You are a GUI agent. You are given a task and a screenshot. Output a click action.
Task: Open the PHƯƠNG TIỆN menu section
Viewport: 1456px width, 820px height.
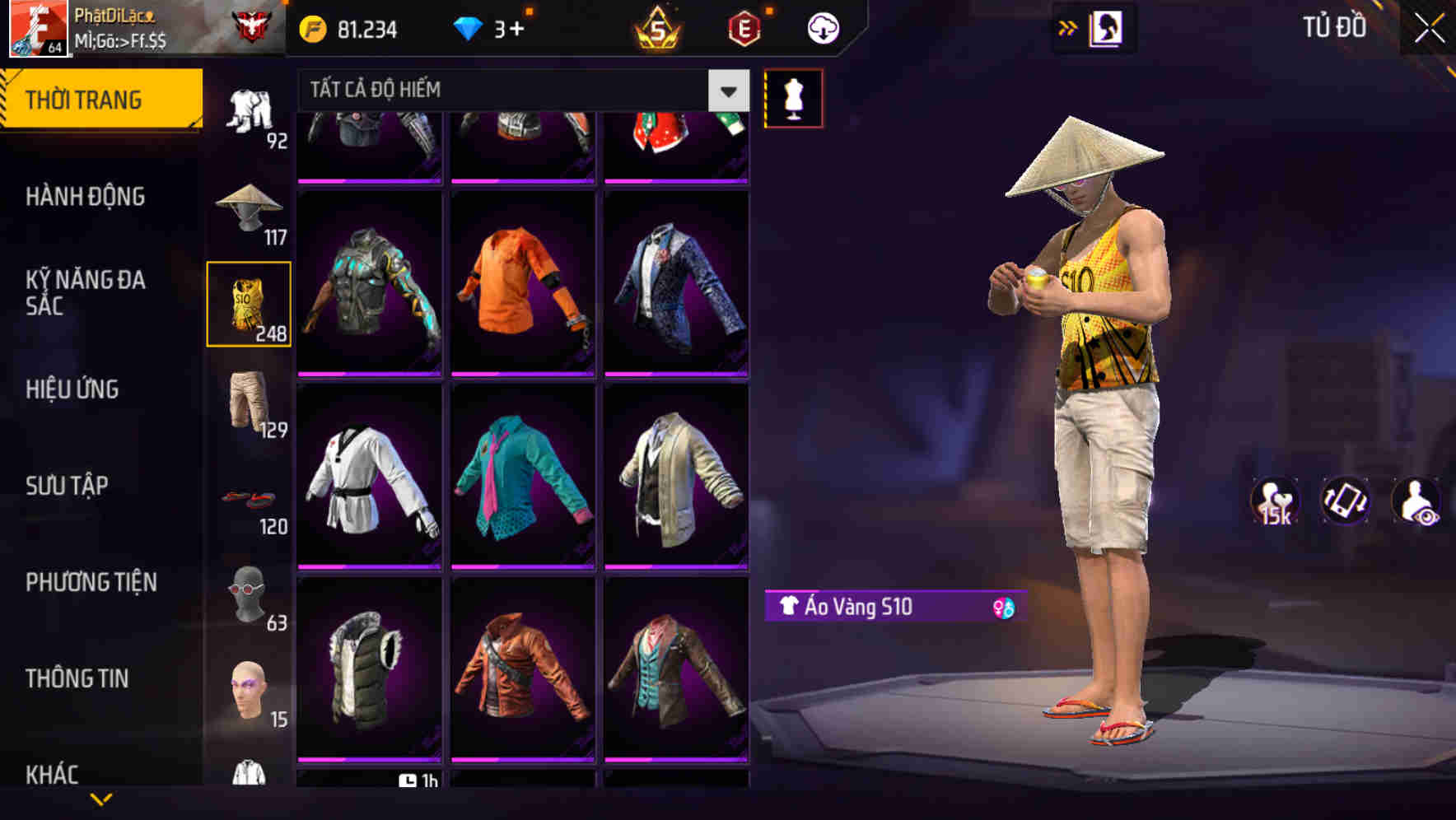[91, 581]
